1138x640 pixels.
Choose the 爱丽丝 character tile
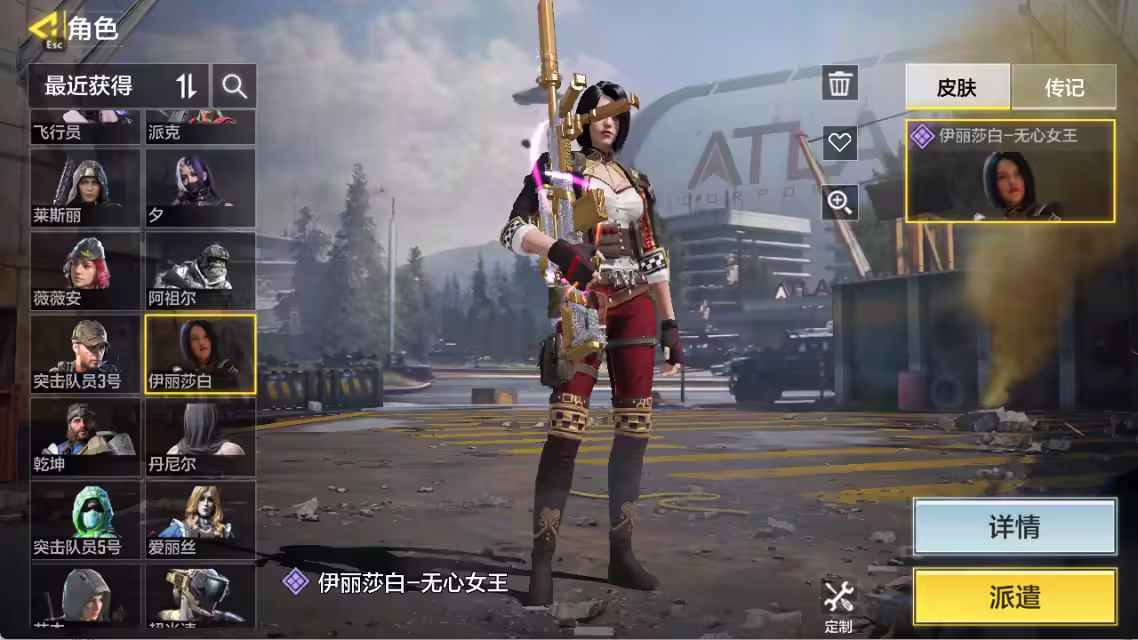[200, 520]
